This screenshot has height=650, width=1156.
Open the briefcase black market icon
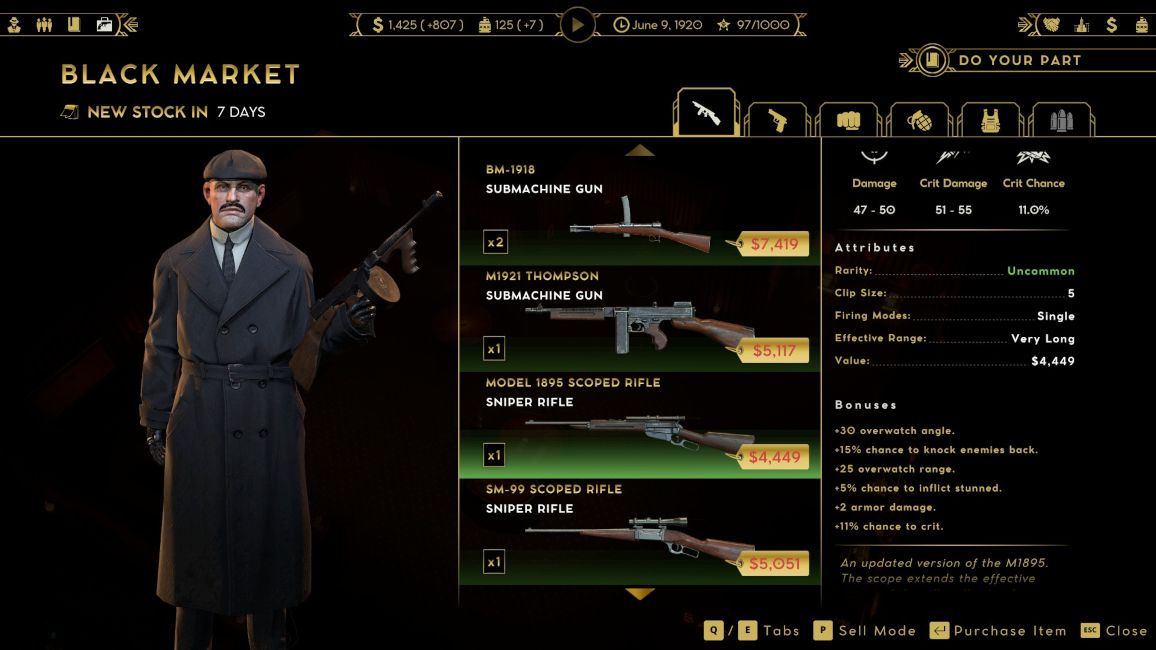pyautogui.click(x=104, y=24)
